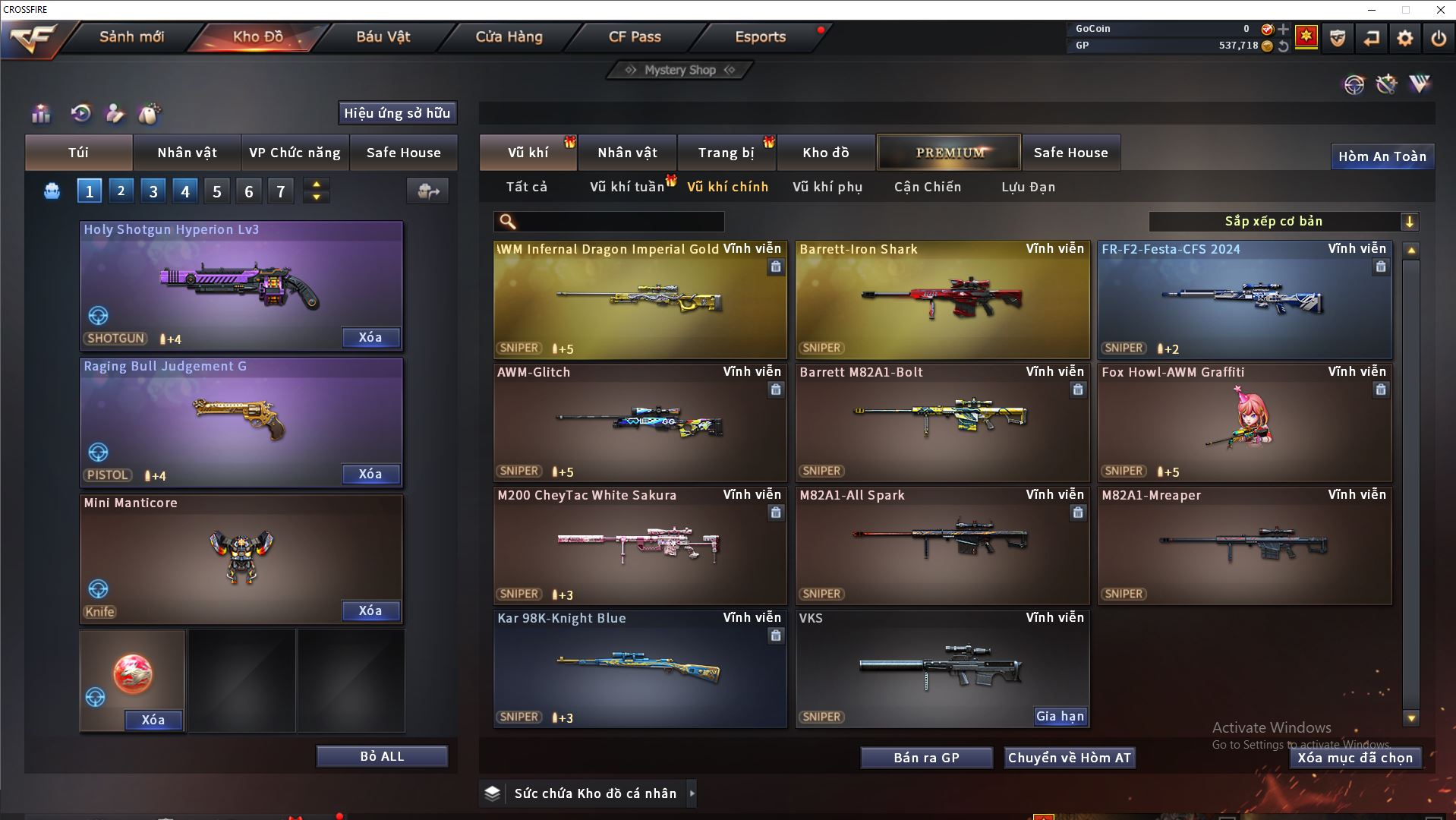This screenshot has width=1456, height=820.
Task: Open the Sắp xếp cơ bản sort dropdown
Action: (1283, 222)
